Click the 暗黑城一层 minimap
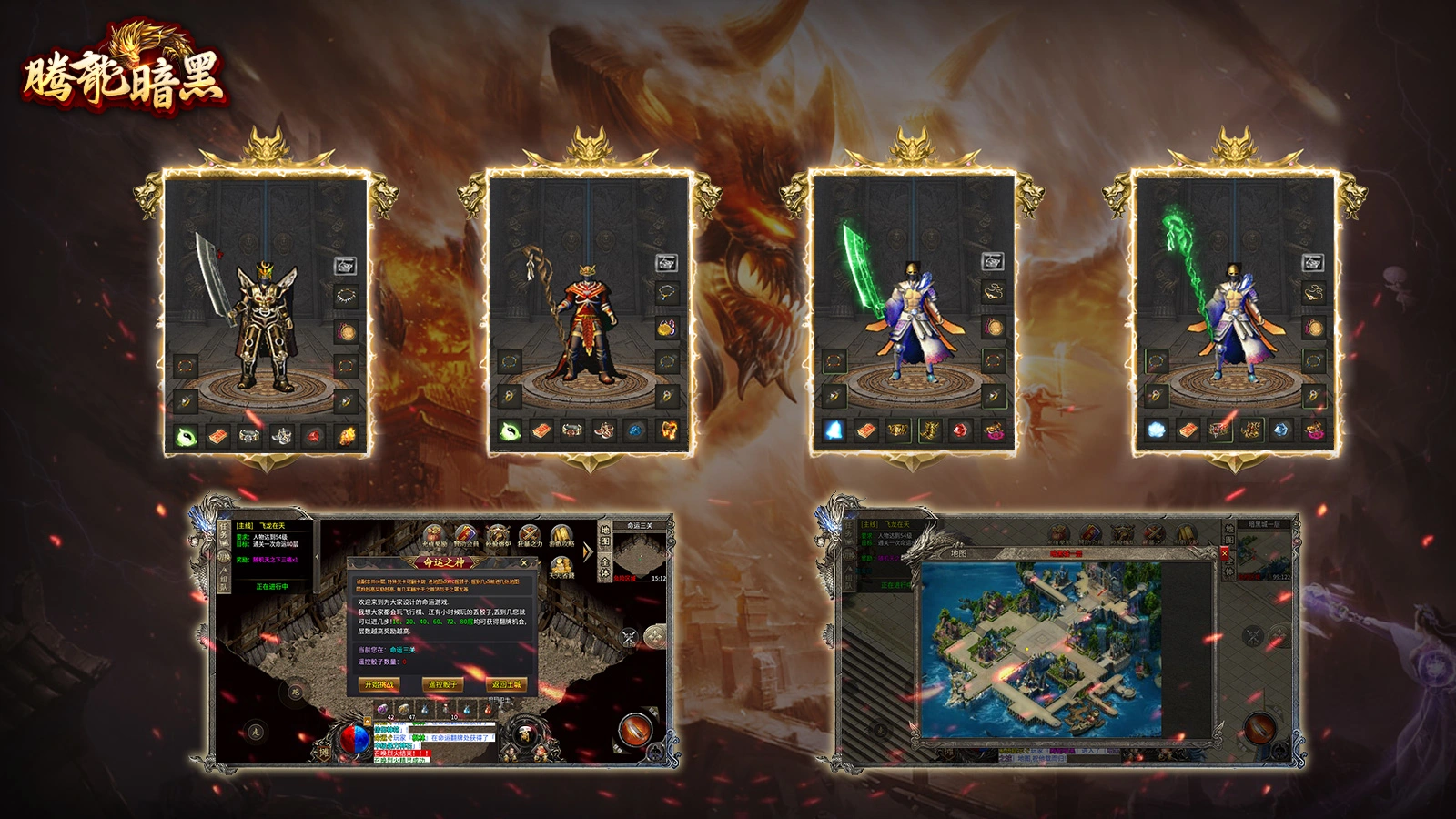Viewport: 1456px width, 819px height. tap(1264, 552)
